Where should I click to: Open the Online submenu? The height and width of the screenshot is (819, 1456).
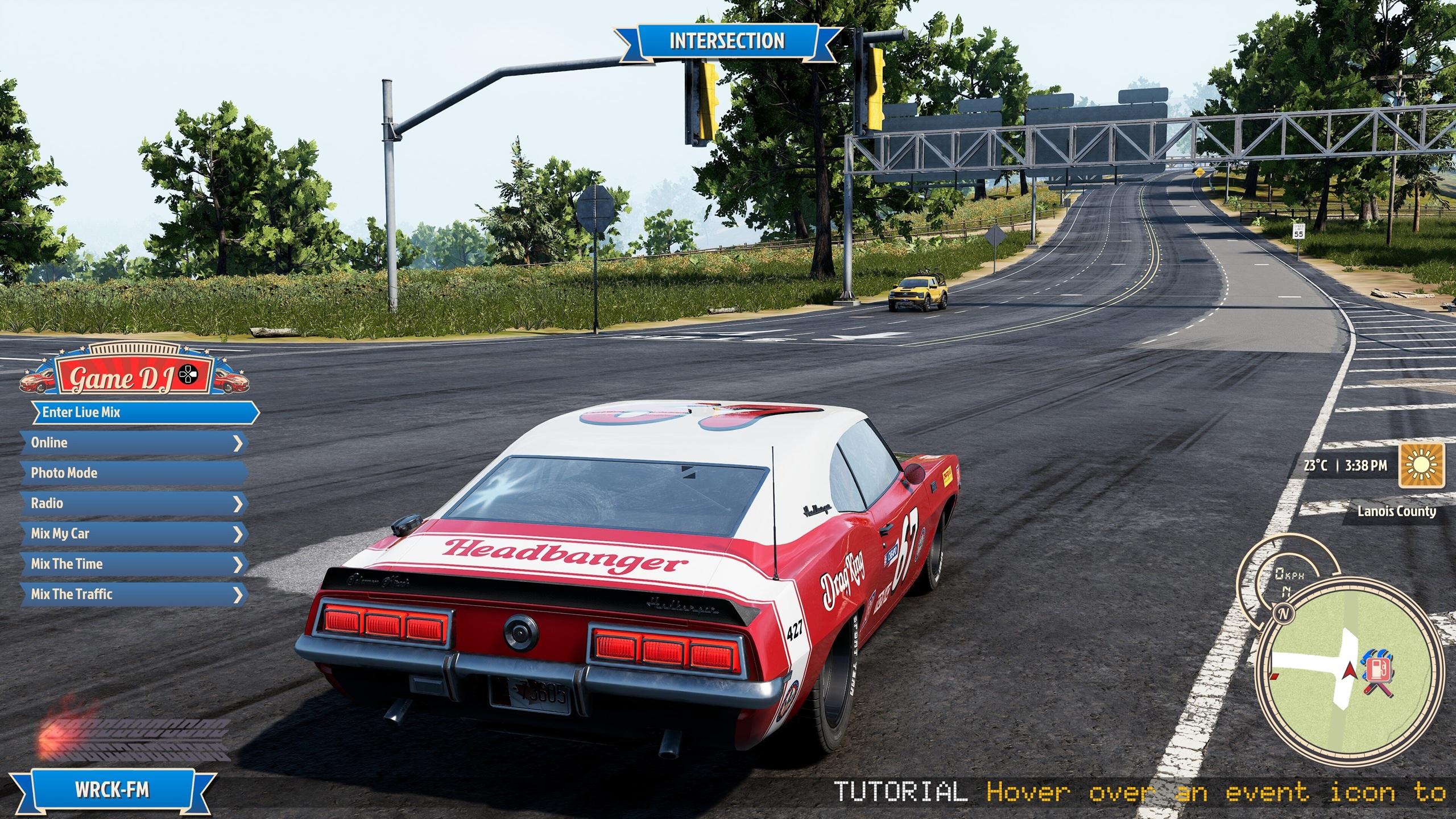[134, 442]
